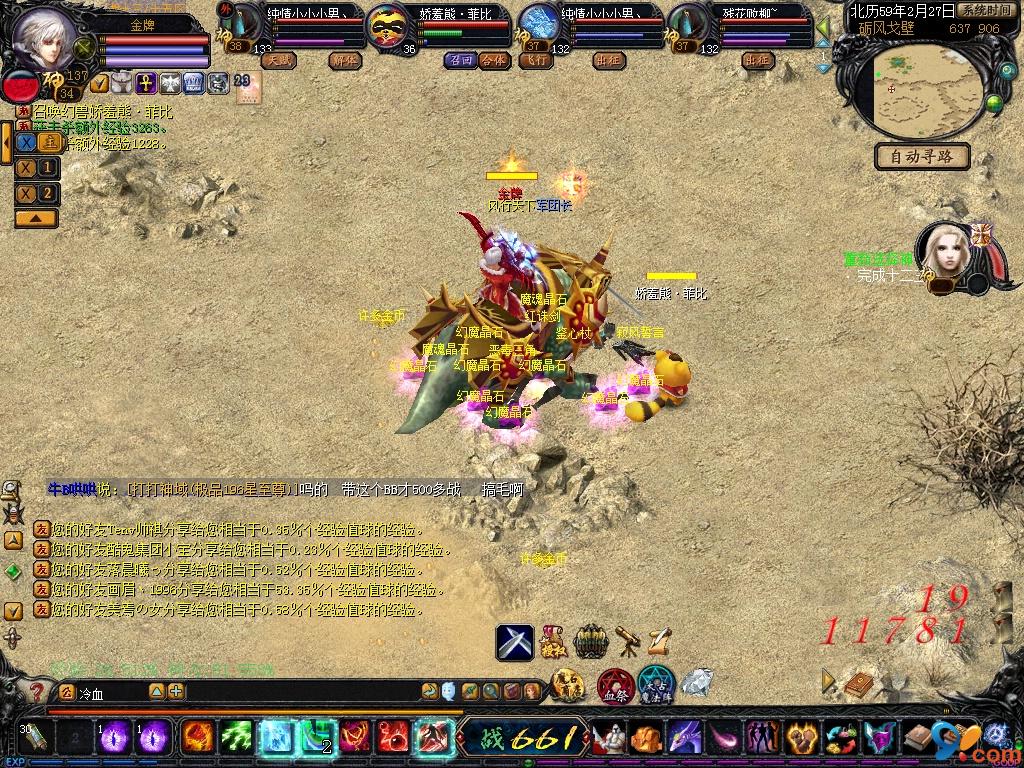Click the 召回 recall pet button
Viewport: 1024px width, 768px height.
coord(462,60)
